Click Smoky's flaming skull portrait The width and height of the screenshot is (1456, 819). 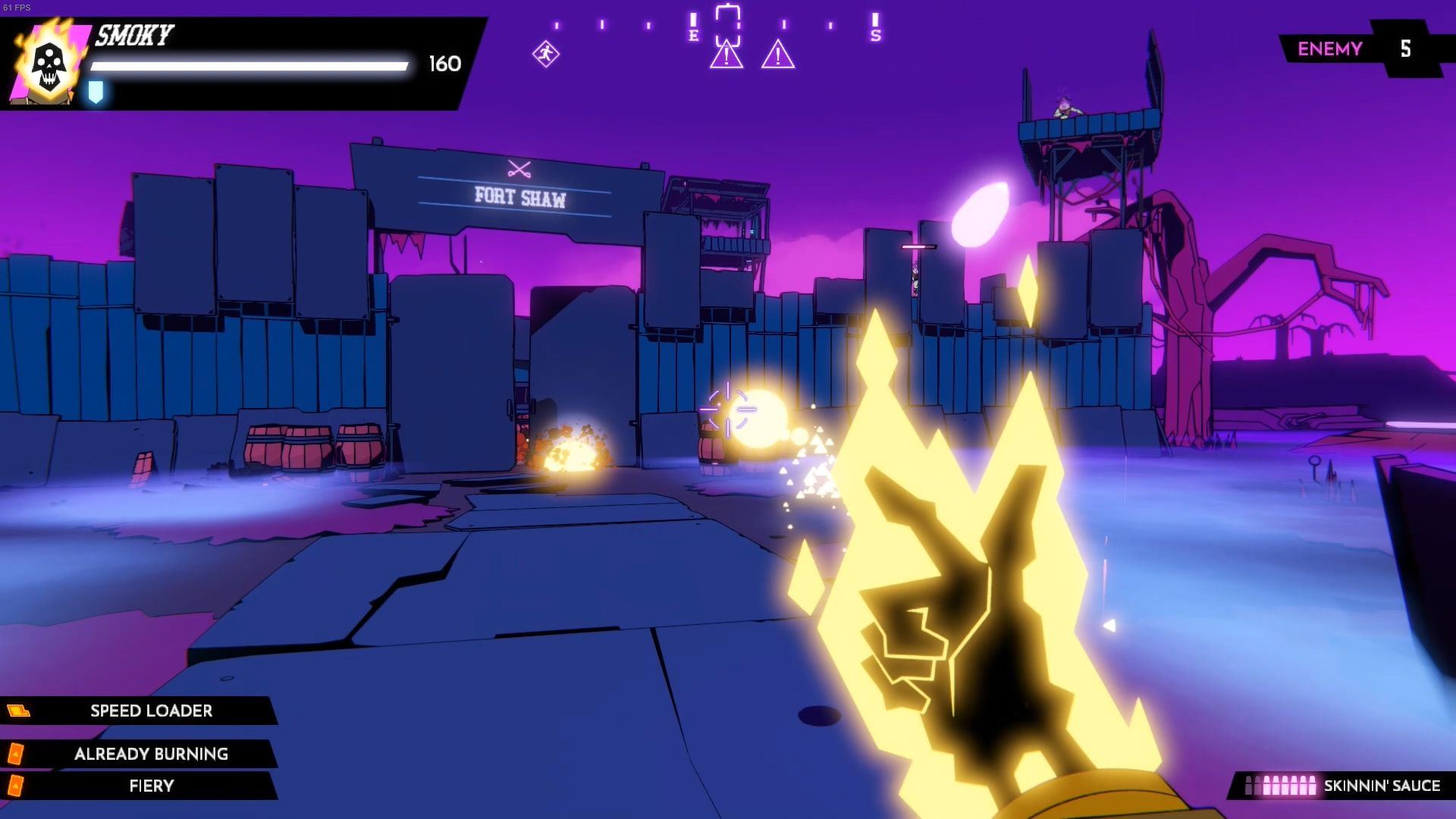point(49,64)
